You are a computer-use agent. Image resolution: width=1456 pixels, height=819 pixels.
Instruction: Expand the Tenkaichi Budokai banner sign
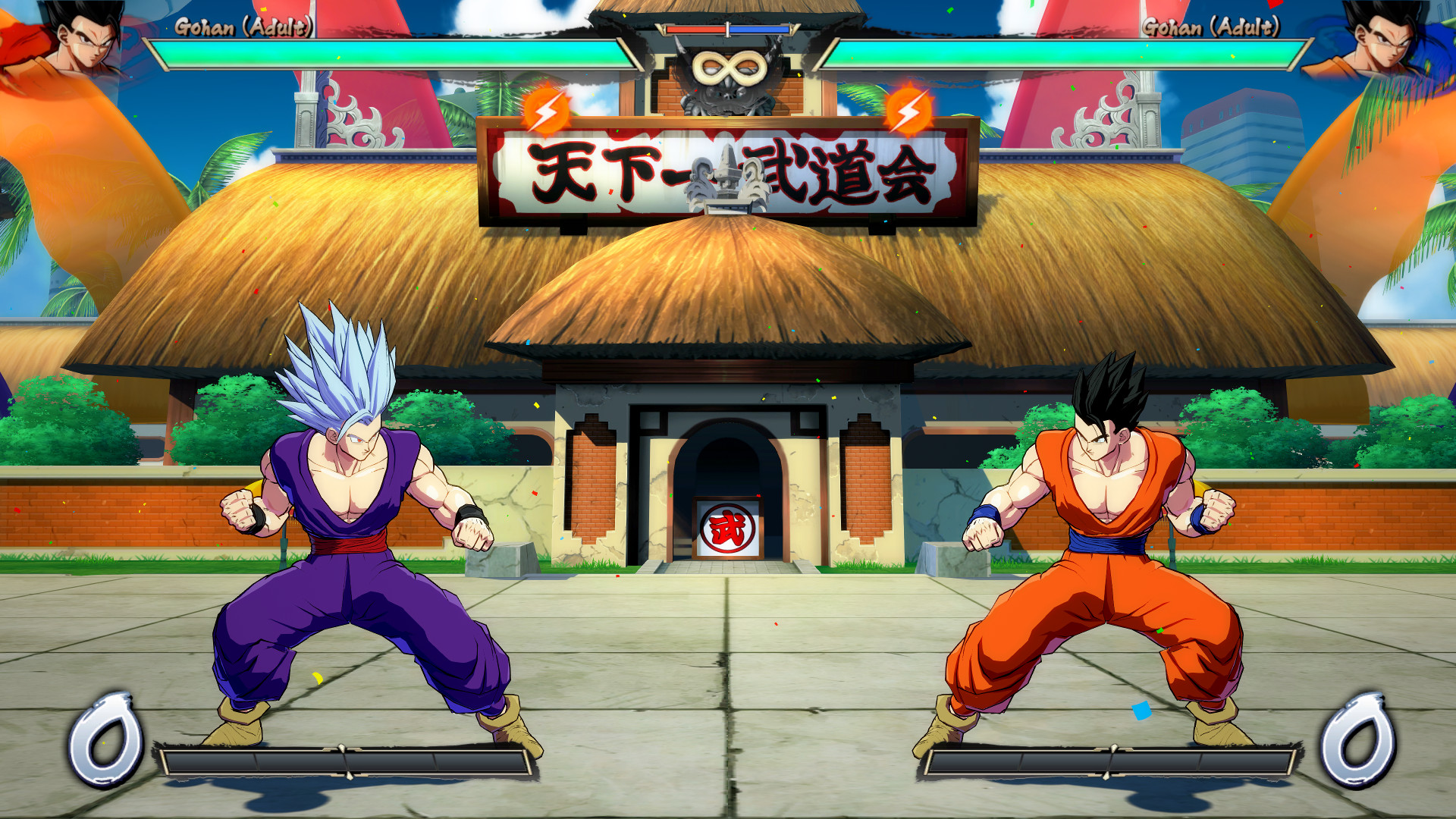click(726, 171)
